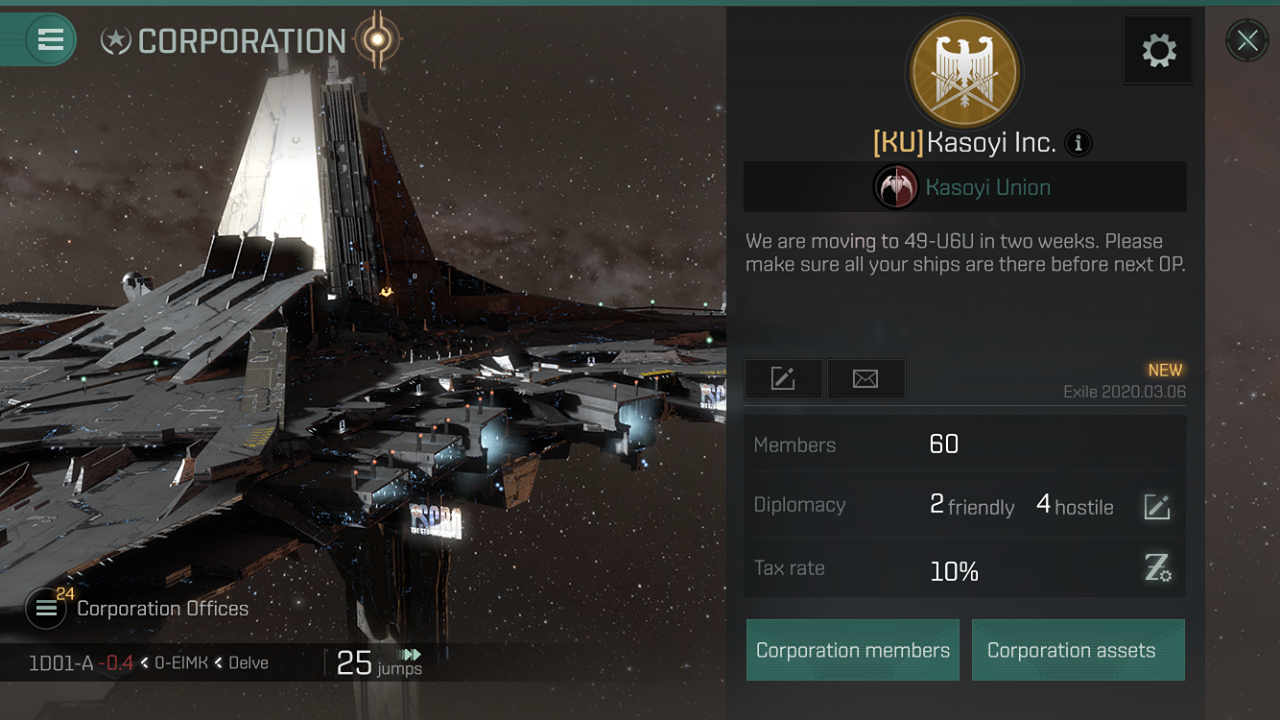The width and height of the screenshot is (1280, 720).
Task: Set autopilot for the 25 jumps route
Action: pyautogui.click(x=410, y=656)
